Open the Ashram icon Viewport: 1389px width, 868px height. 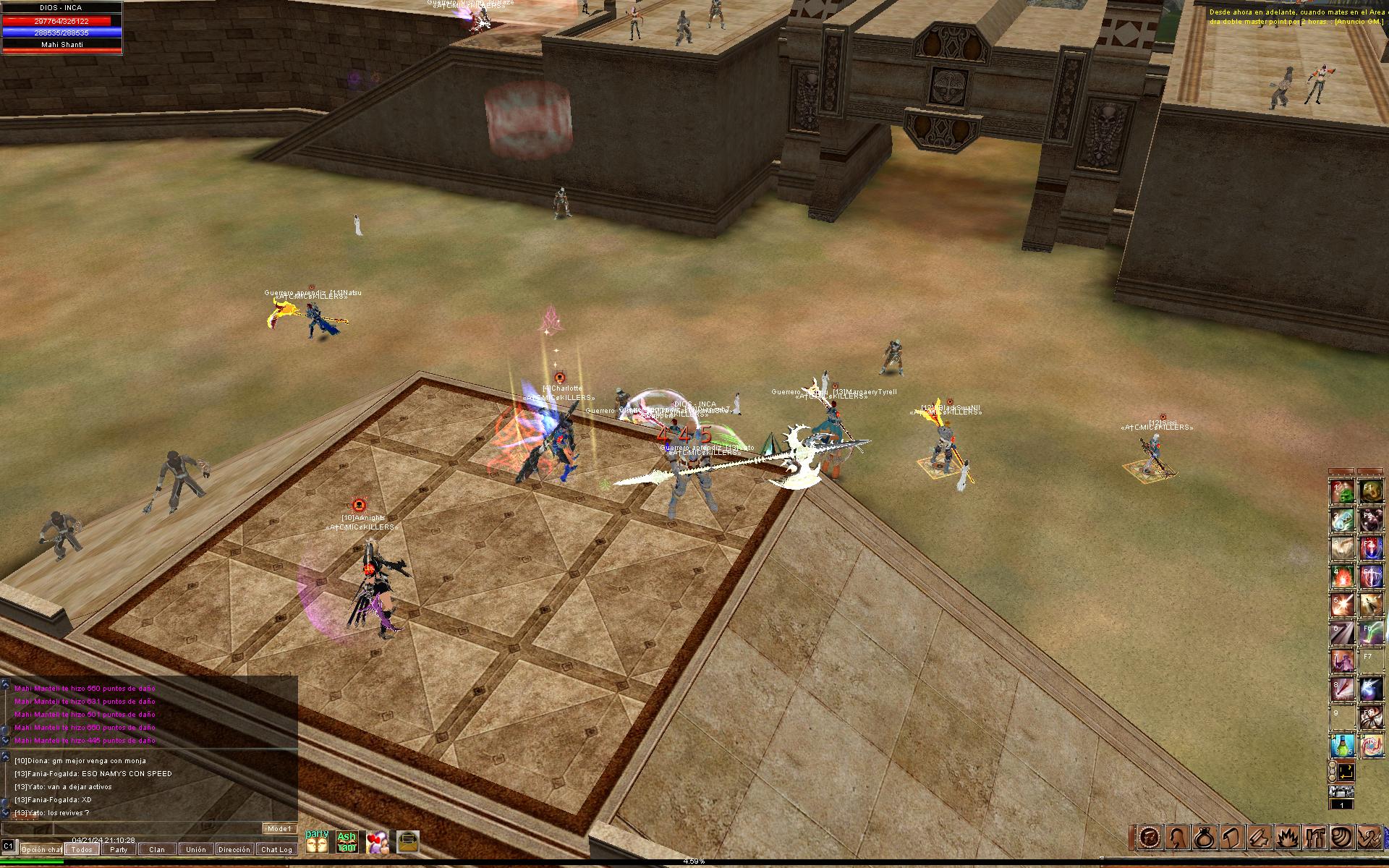coord(347,842)
